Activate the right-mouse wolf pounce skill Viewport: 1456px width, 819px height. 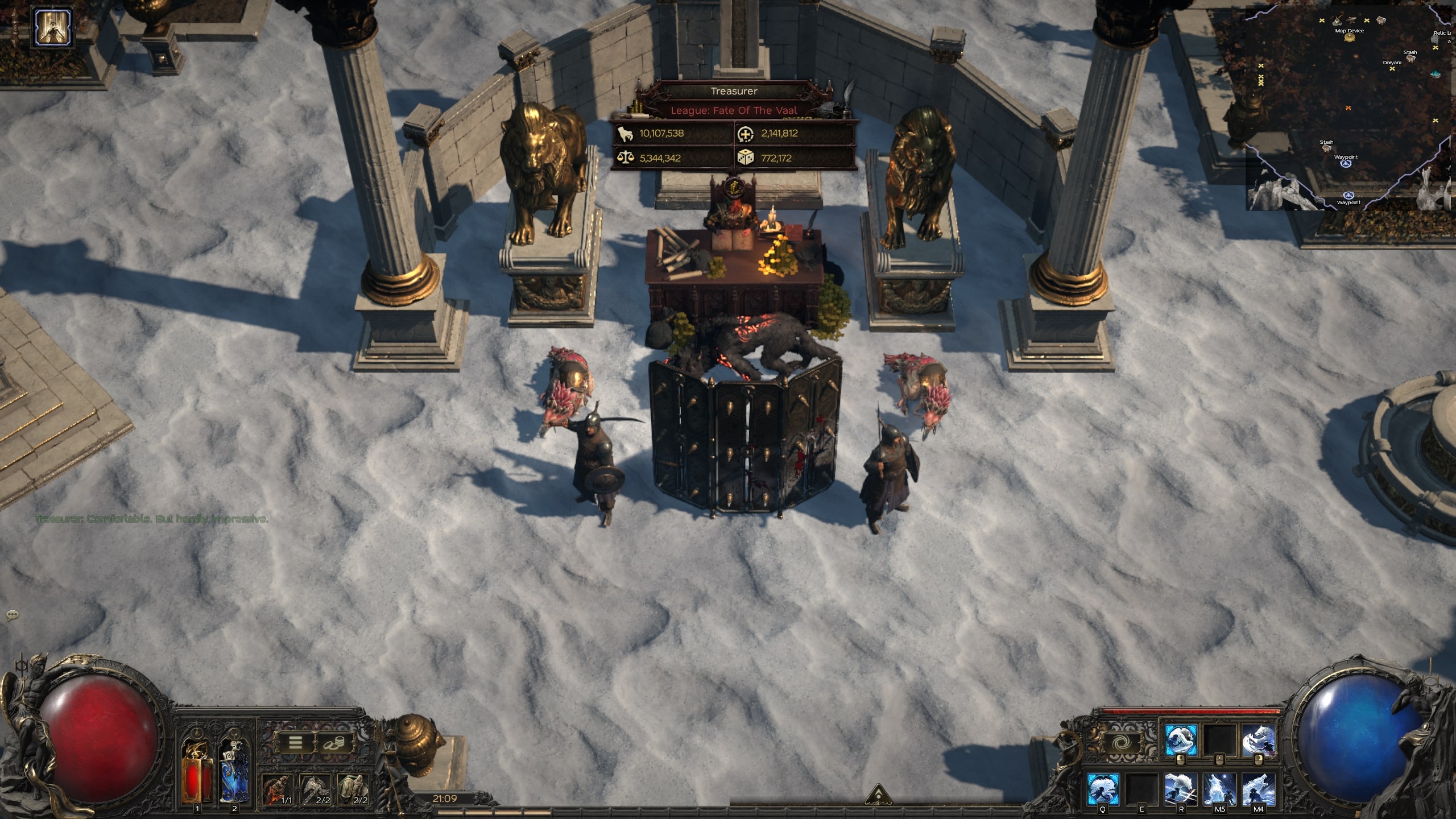1258,741
